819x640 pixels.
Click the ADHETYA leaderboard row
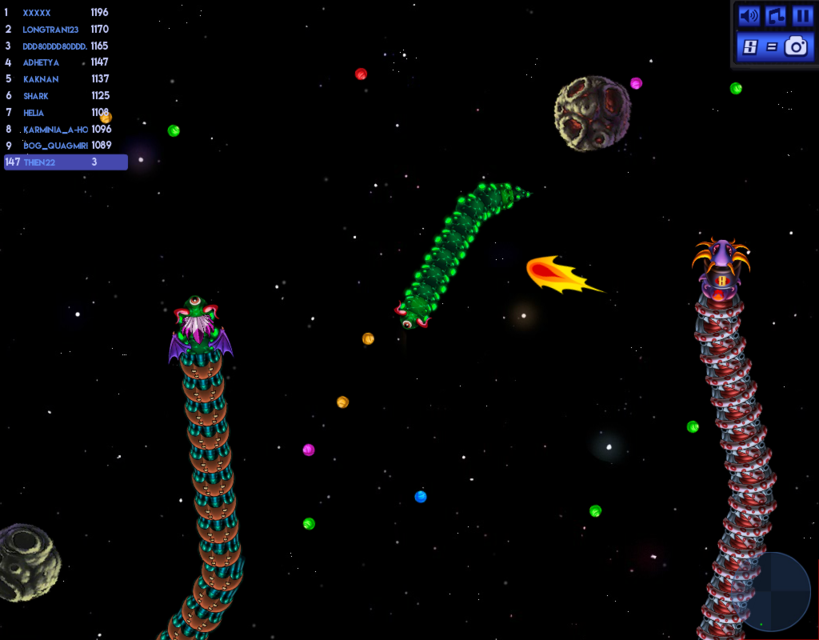point(65,63)
